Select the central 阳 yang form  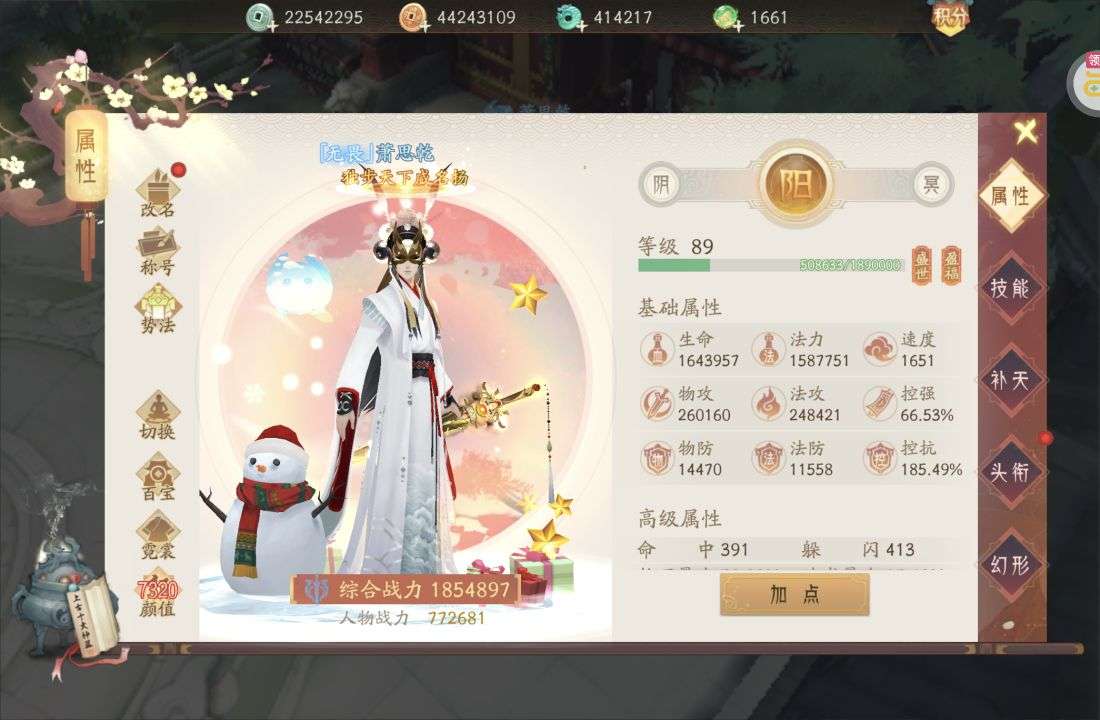pyautogui.click(x=795, y=184)
